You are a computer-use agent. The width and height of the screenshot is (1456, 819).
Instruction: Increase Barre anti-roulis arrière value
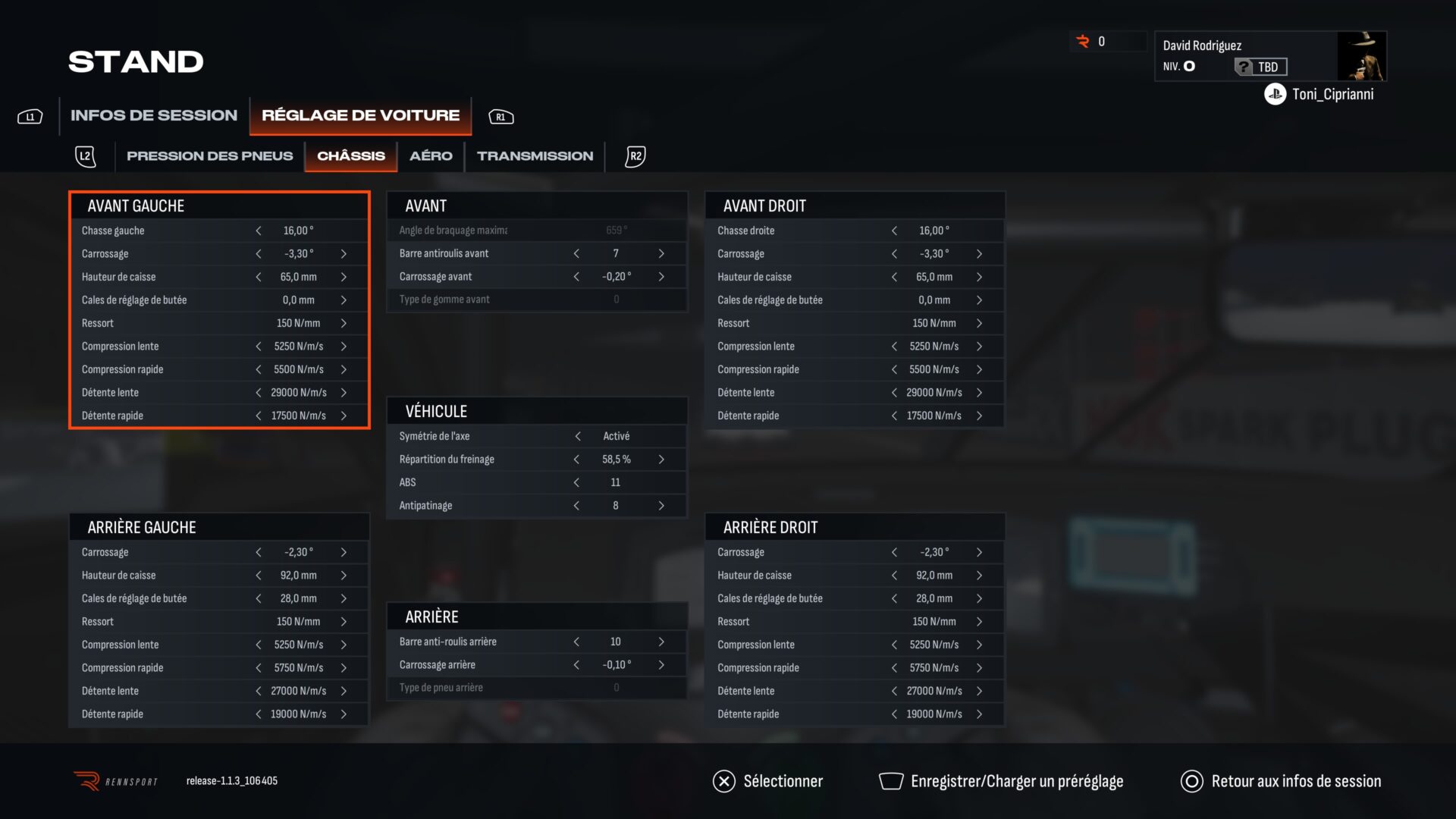(661, 642)
